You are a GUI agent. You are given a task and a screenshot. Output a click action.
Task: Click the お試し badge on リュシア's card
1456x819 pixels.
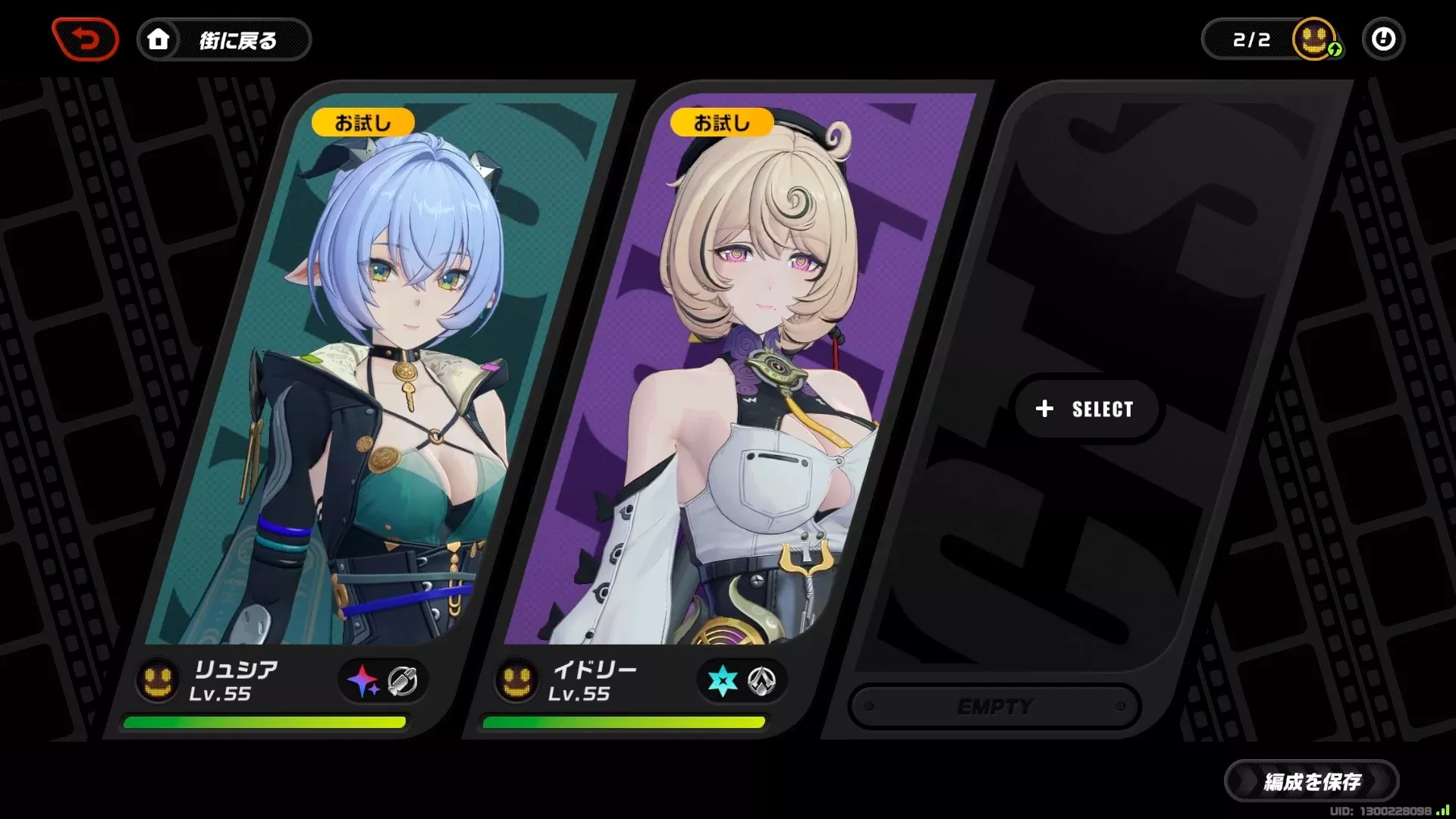[x=362, y=122]
